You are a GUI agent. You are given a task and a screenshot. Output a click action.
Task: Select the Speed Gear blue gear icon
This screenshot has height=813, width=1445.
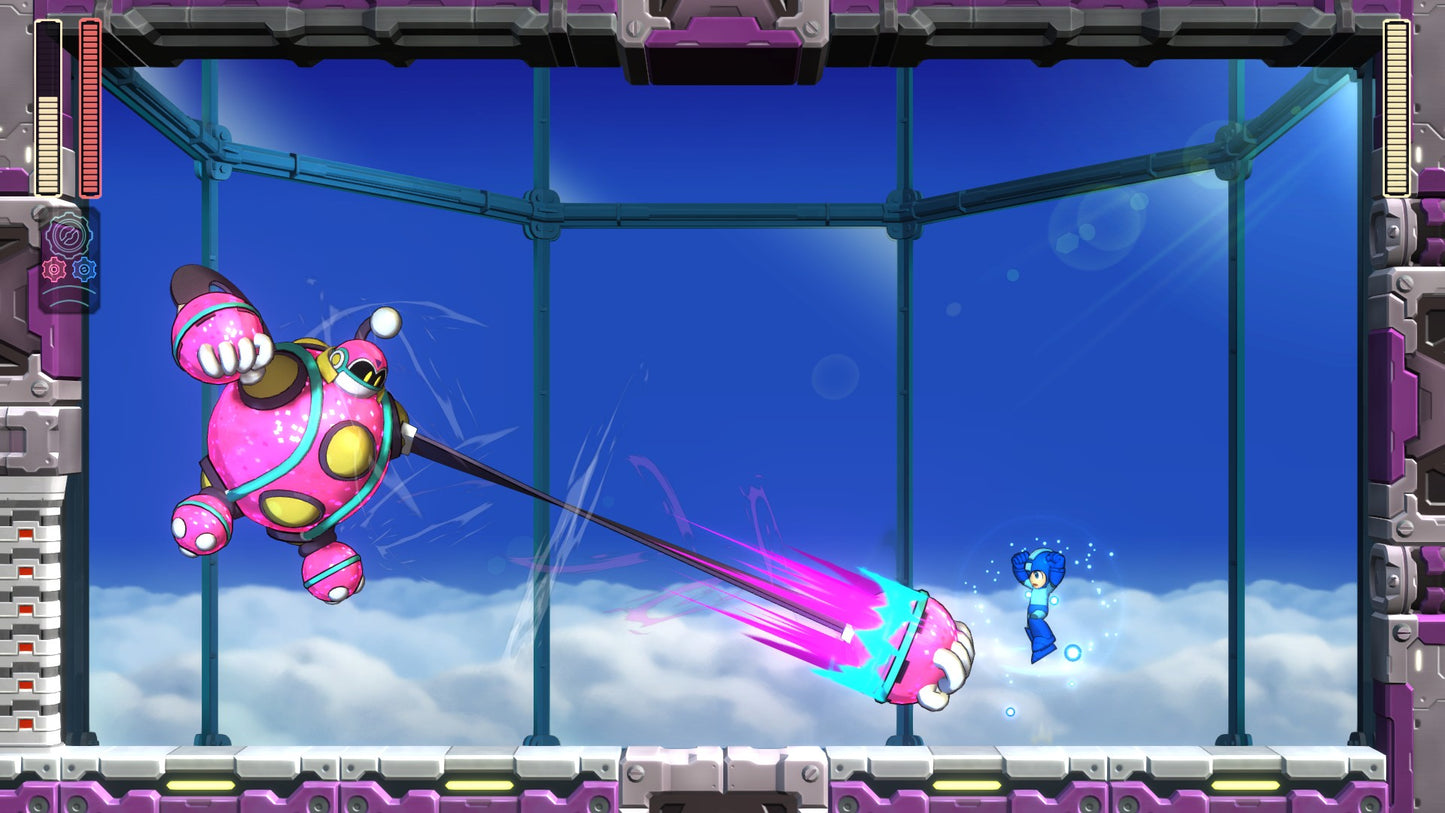click(x=82, y=268)
